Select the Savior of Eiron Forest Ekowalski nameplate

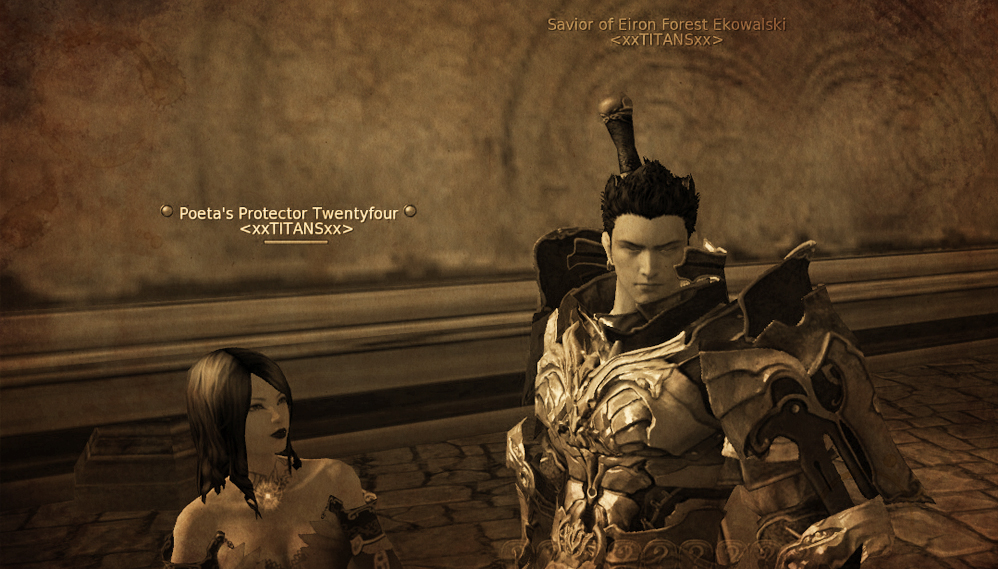point(666,24)
